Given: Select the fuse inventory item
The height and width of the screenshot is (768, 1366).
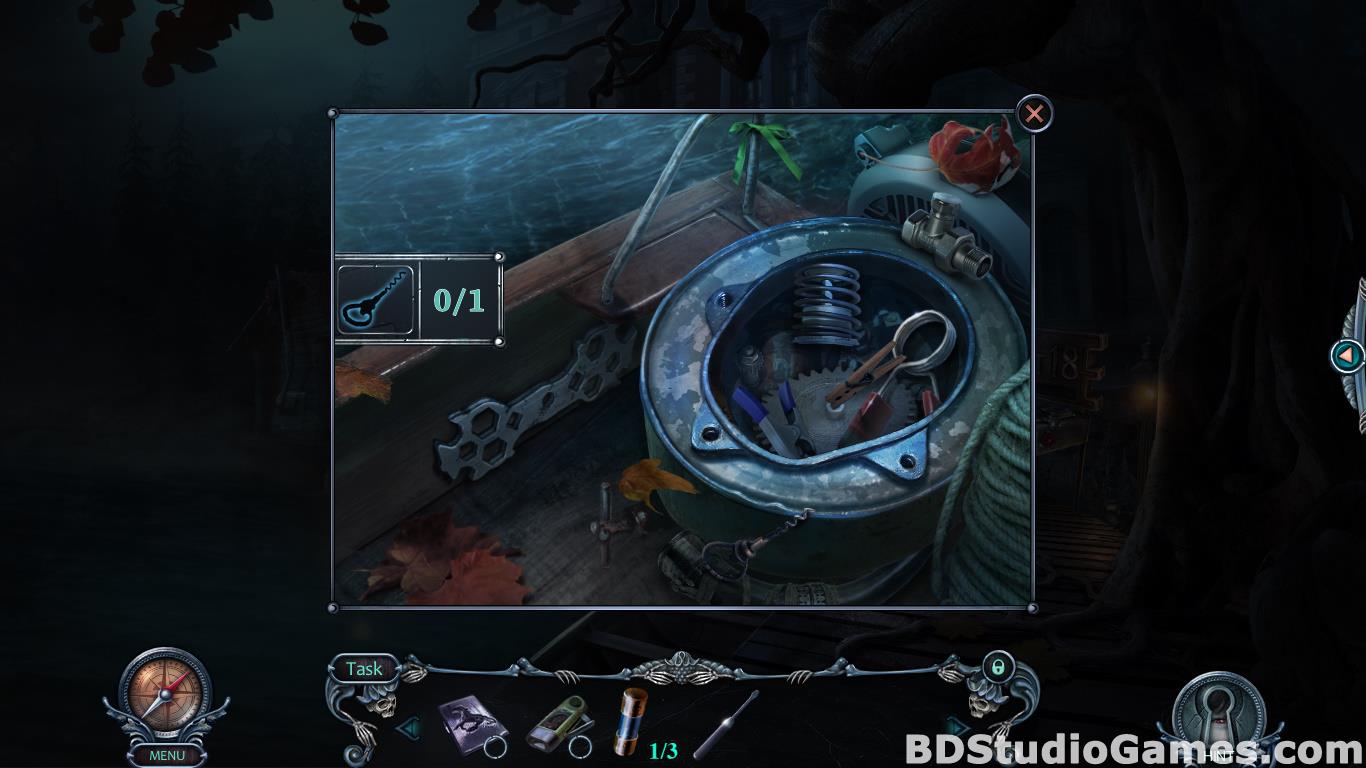Looking at the screenshot, I should click(x=632, y=721).
